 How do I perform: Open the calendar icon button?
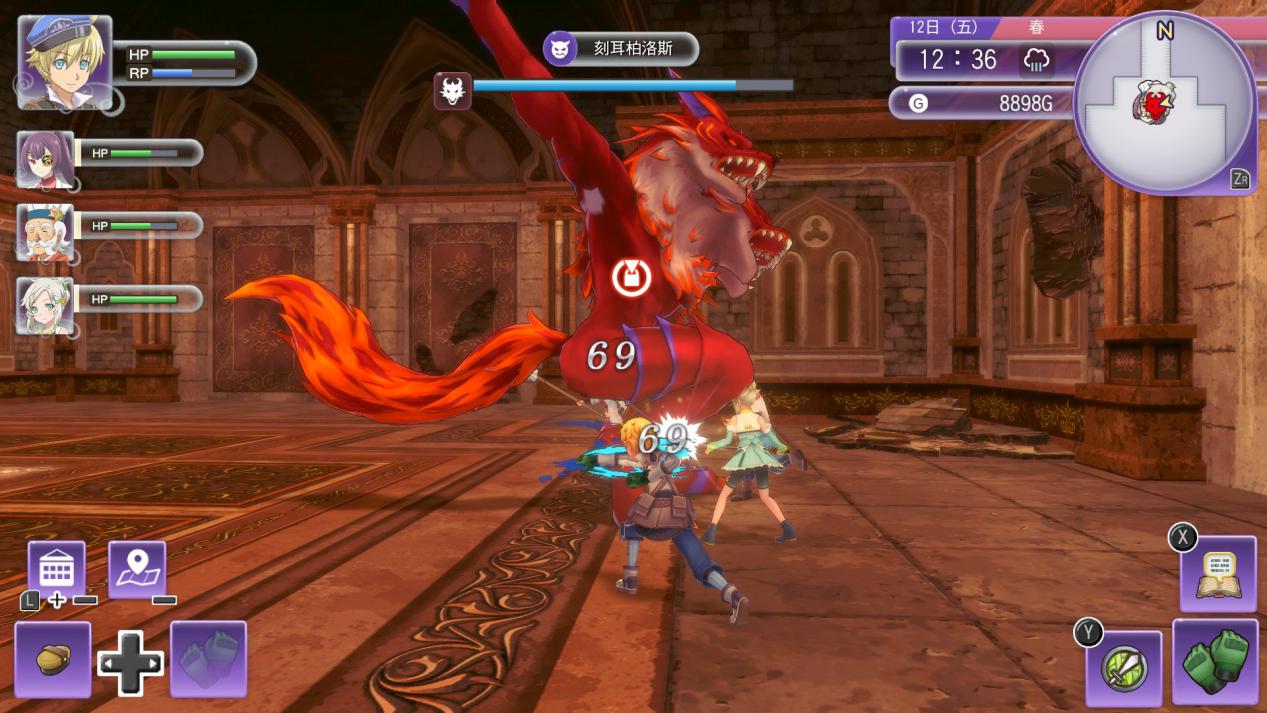56,569
